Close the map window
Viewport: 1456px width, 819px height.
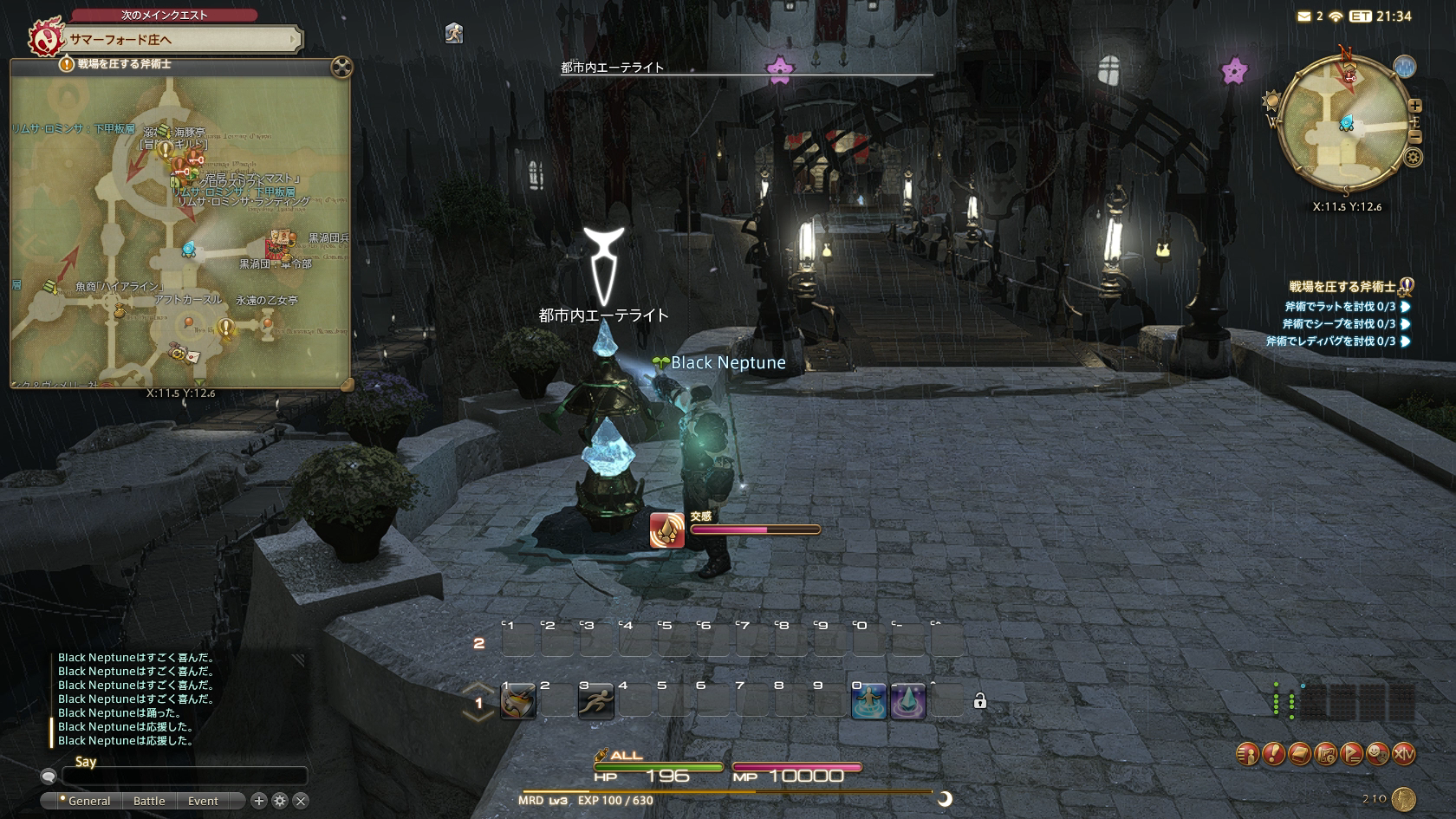[342, 67]
